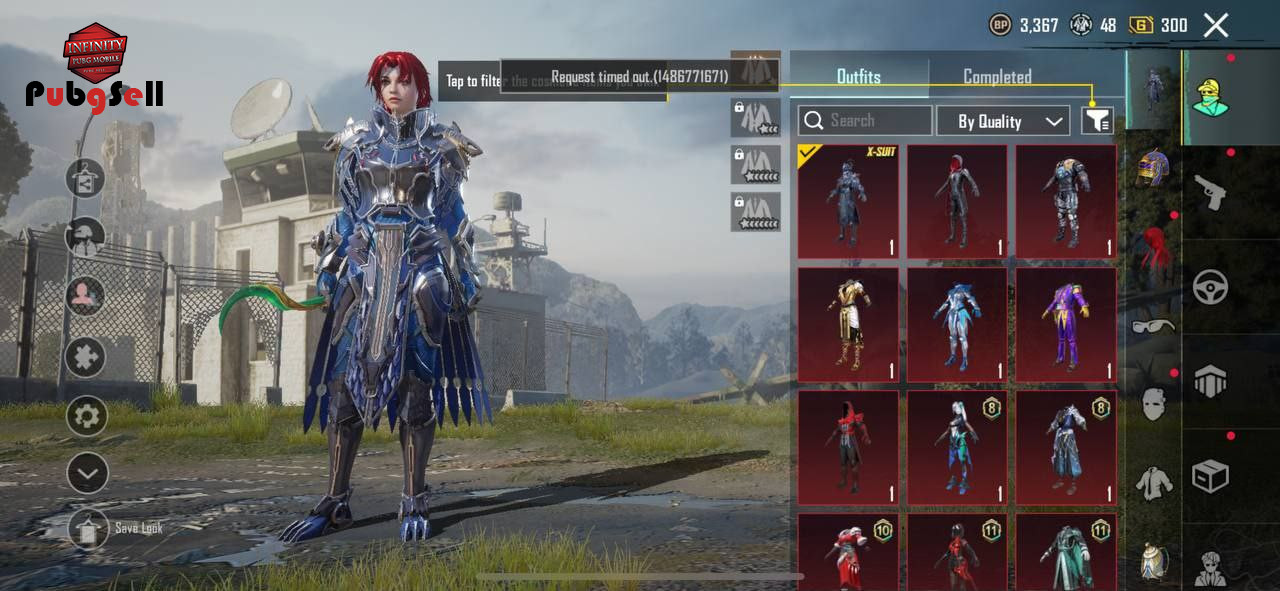This screenshot has height=591, width=1280.
Task: Open the gear settings icon
Action: (x=86, y=416)
